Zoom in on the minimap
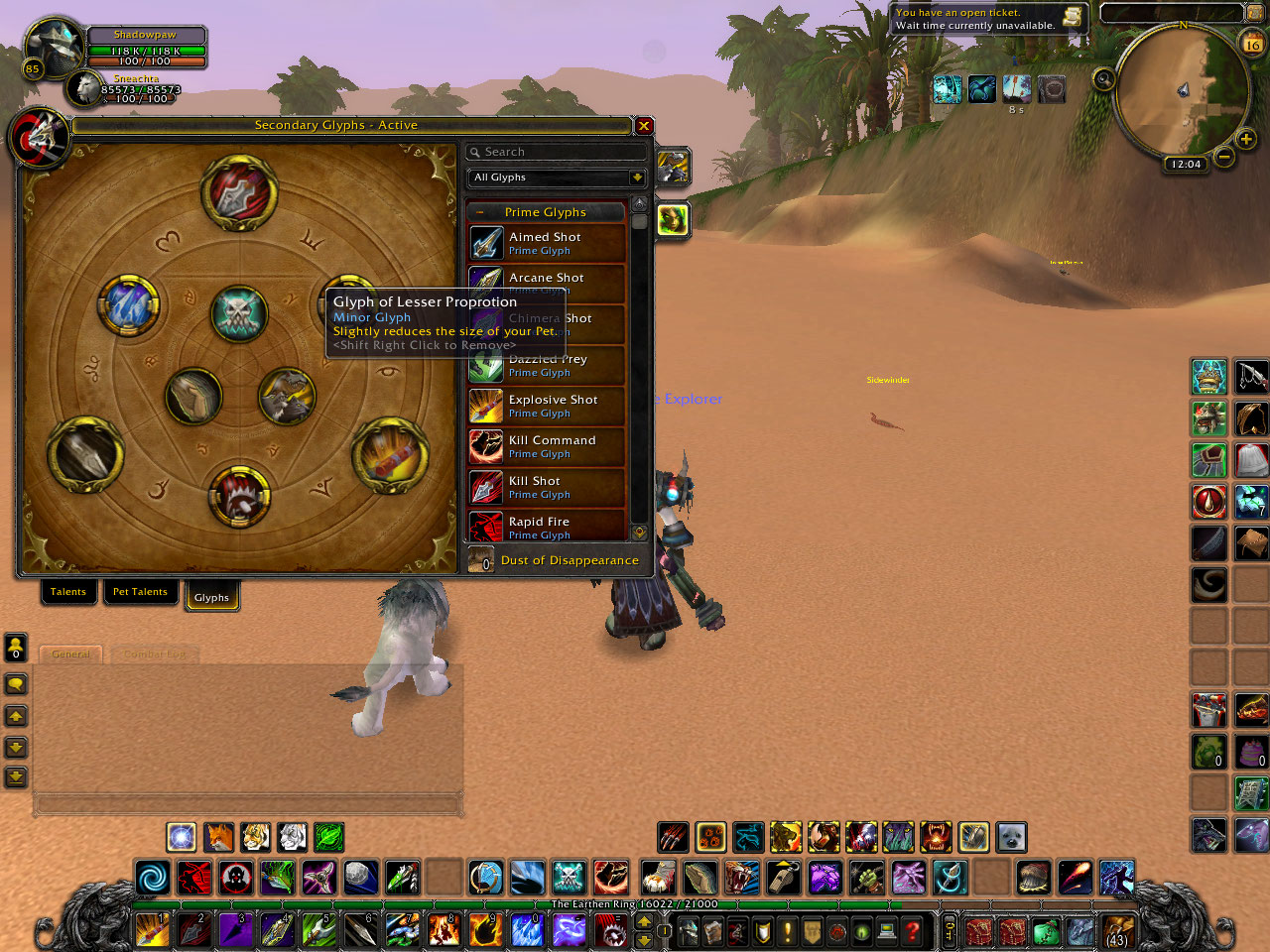This screenshot has width=1270, height=952. 1246,140
